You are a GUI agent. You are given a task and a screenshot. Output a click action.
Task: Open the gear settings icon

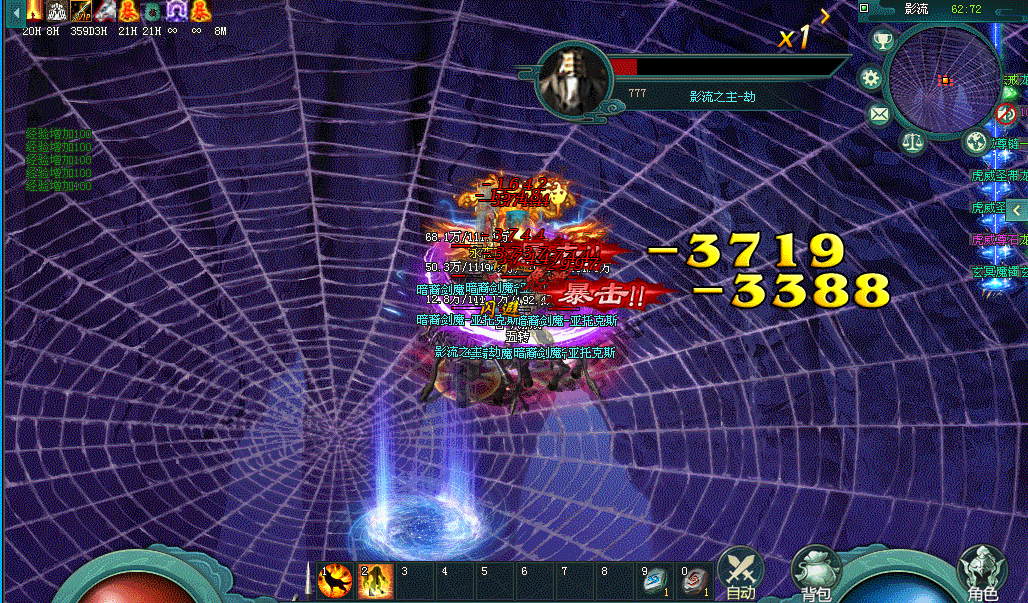pos(871,77)
